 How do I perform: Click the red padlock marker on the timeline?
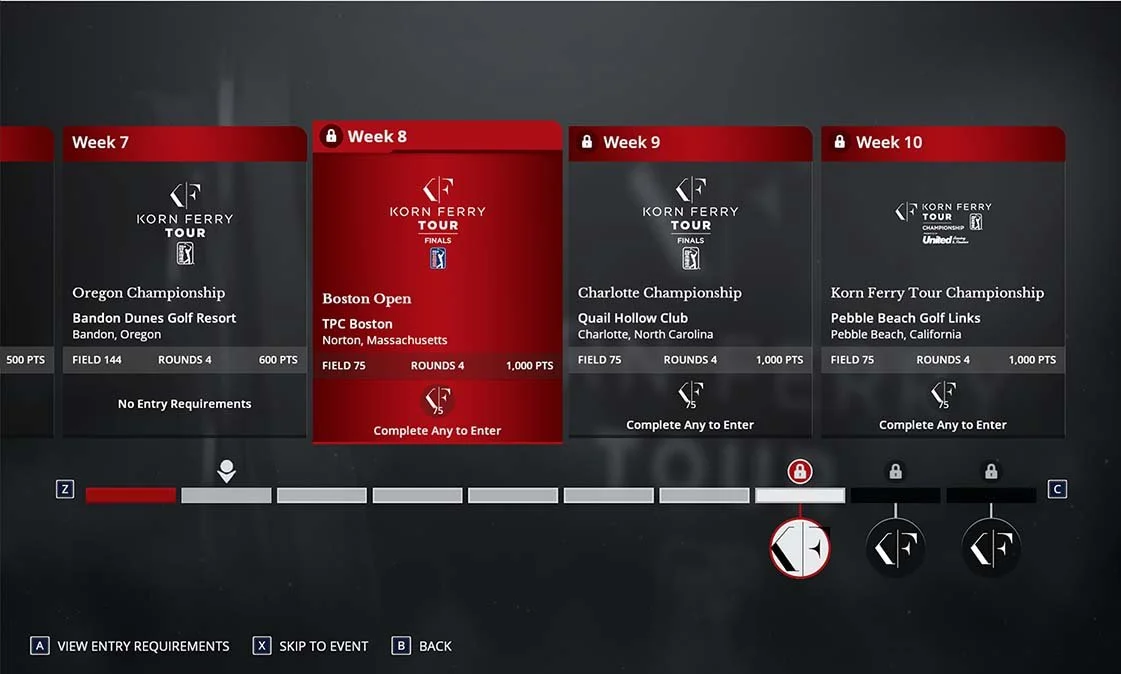[x=799, y=471]
